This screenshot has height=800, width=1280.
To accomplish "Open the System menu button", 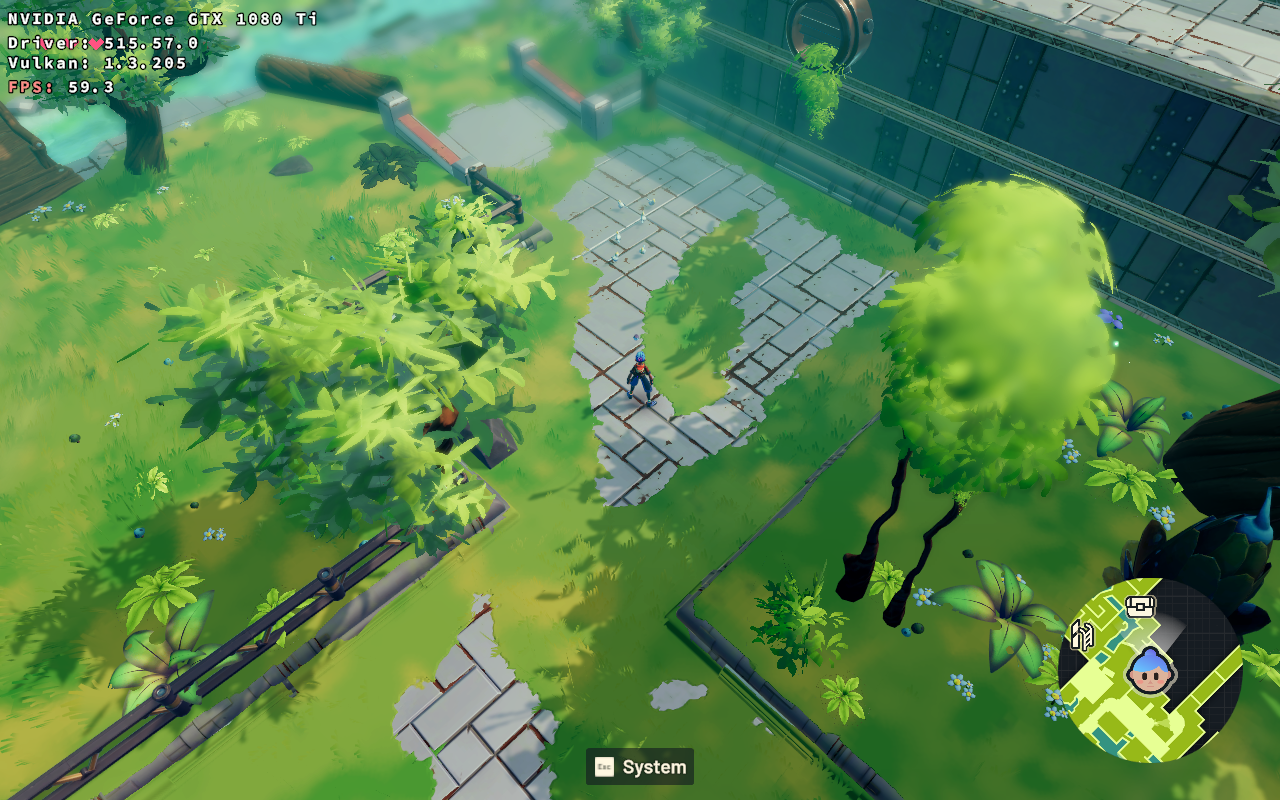I will [x=640, y=767].
